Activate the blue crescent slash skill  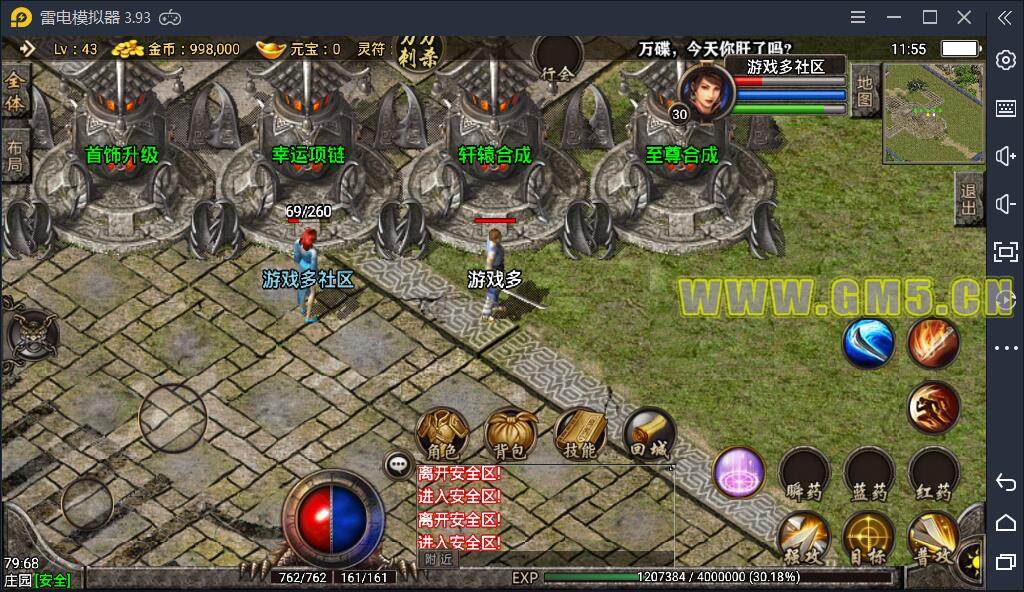pyautogui.click(x=867, y=344)
